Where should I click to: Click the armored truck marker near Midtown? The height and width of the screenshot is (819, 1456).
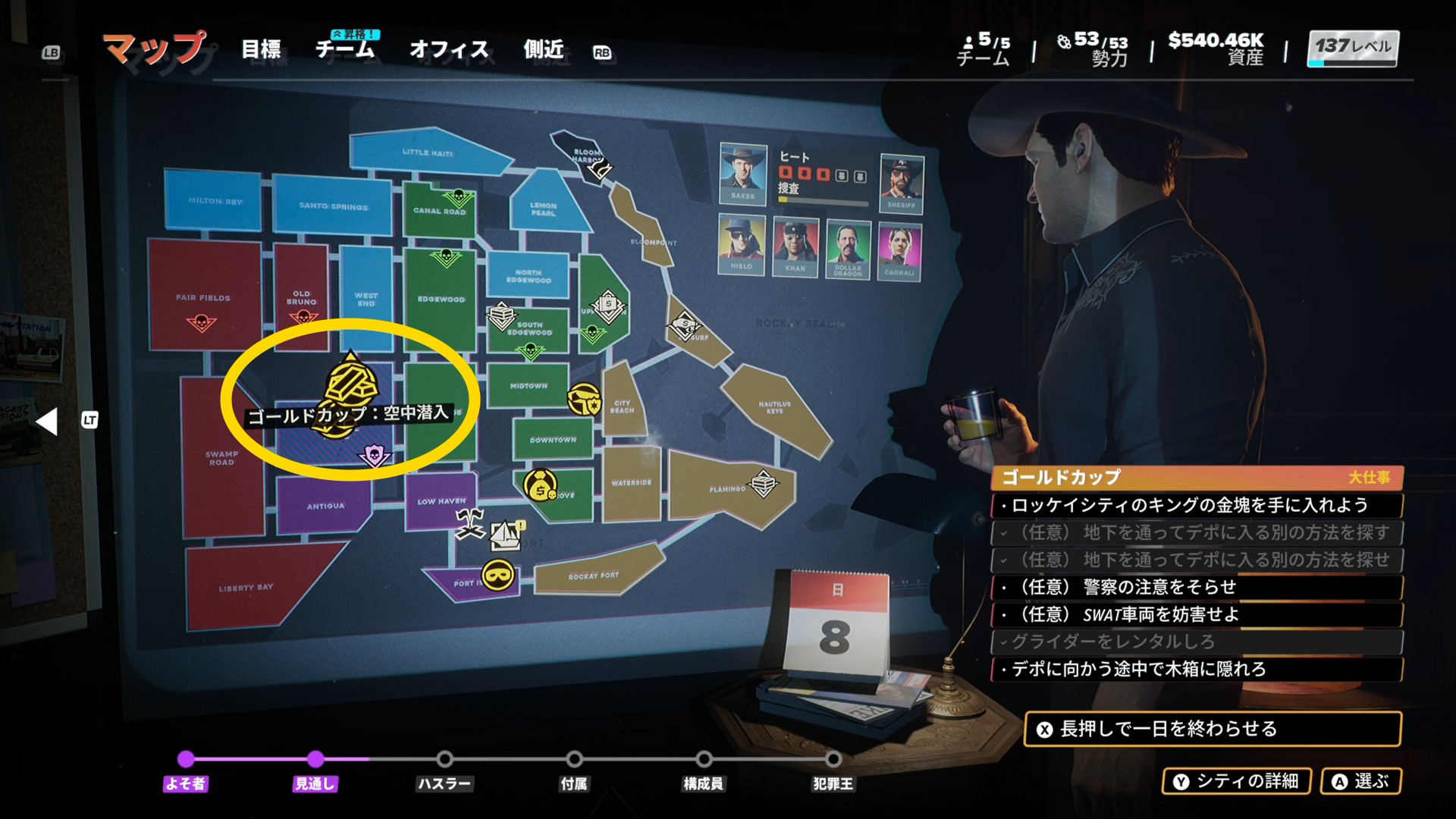(x=585, y=398)
